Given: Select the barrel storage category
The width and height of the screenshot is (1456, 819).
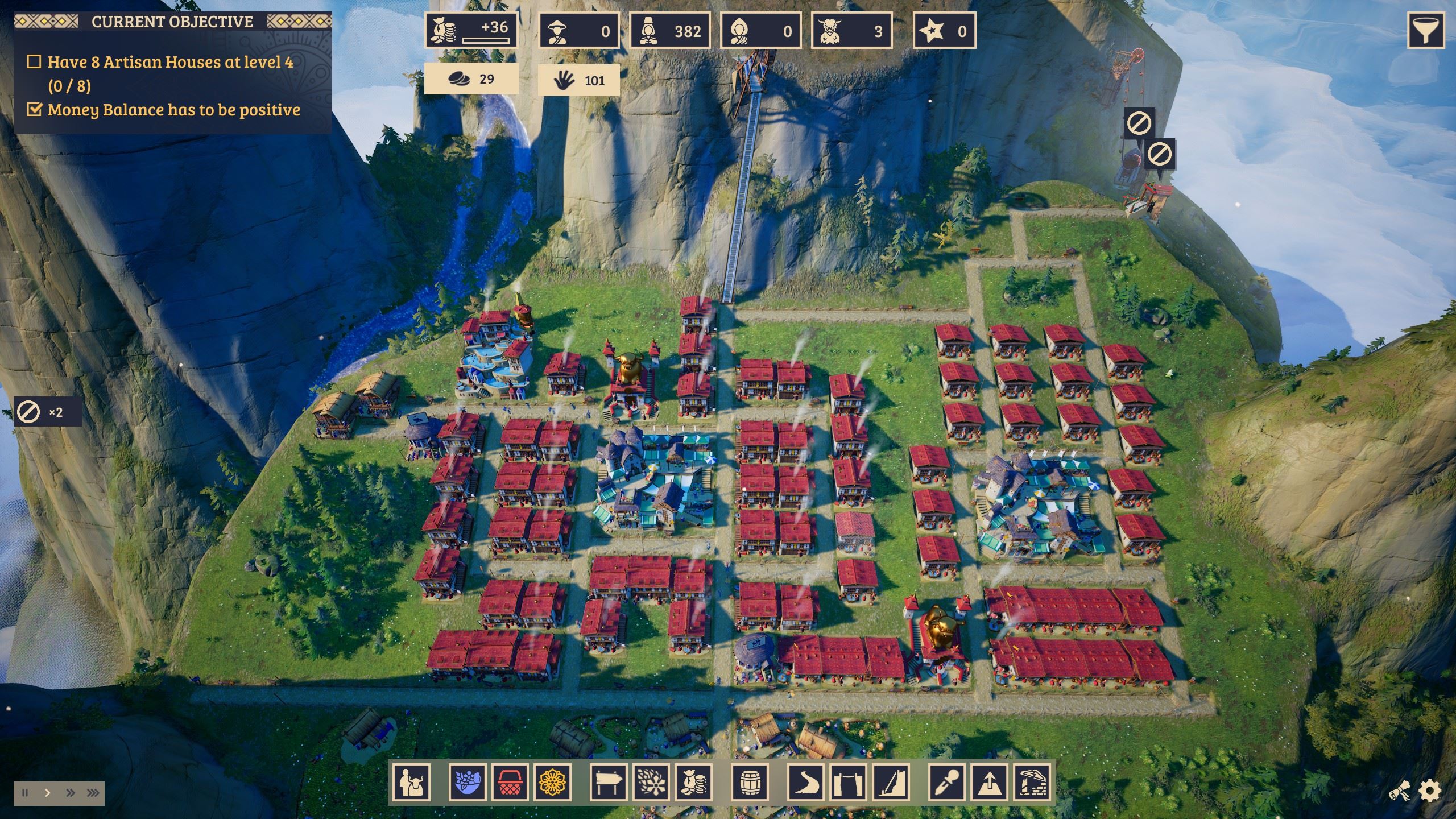Looking at the screenshot, I should 749,782.
